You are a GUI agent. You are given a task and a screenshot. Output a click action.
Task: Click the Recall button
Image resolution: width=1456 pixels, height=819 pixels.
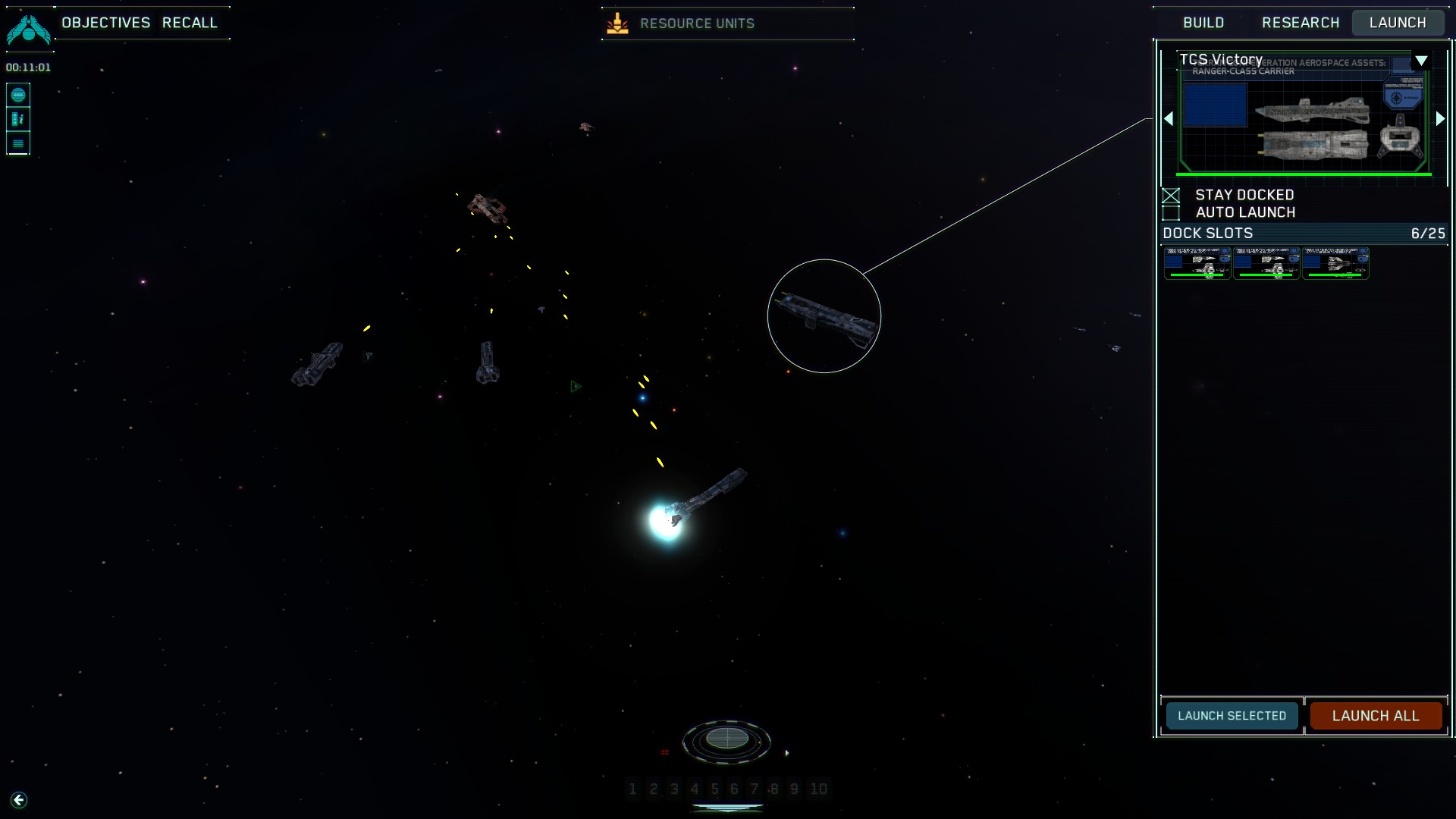pos(190,23)
